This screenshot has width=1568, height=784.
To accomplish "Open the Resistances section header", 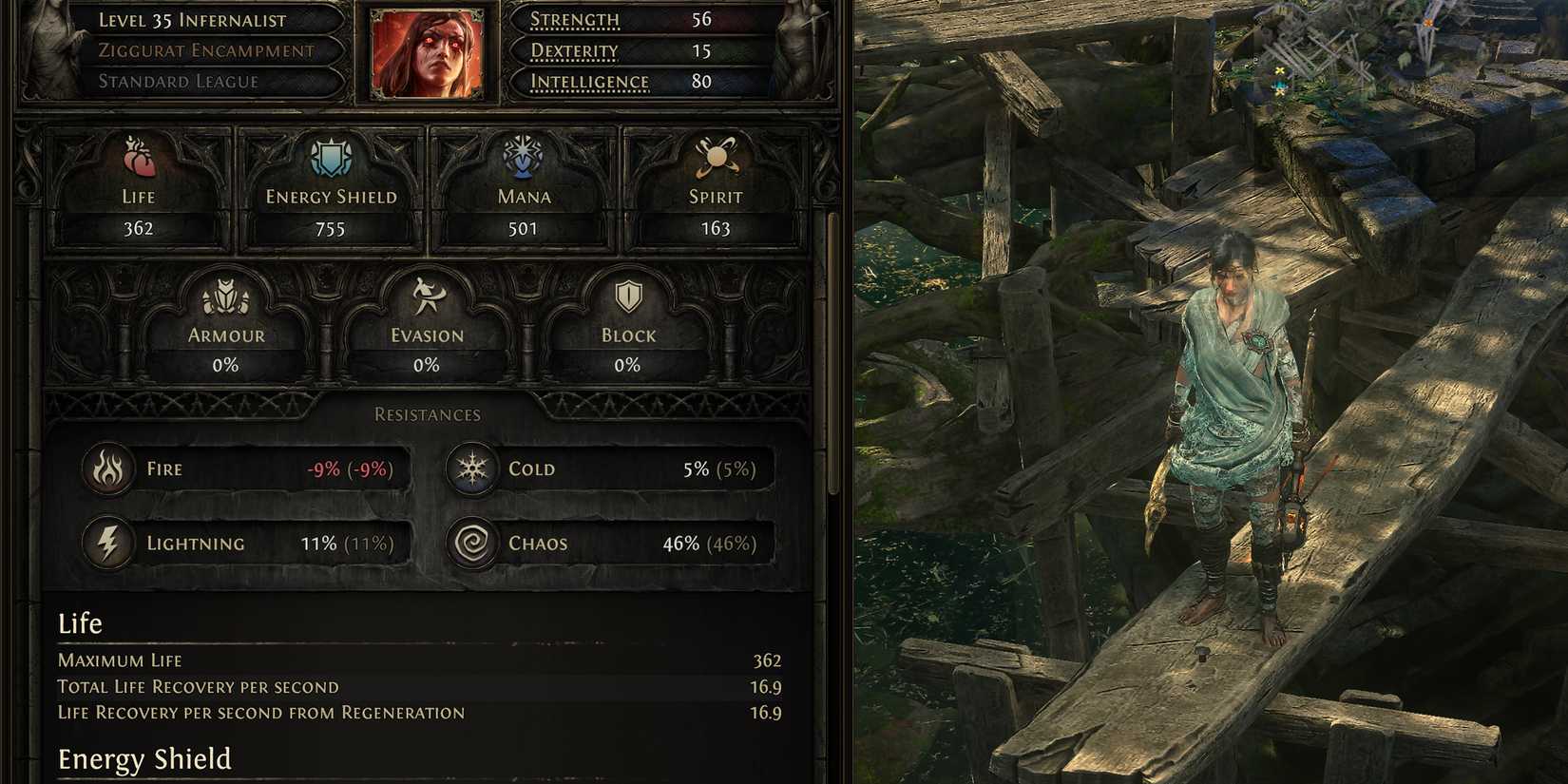I will 427,413.
